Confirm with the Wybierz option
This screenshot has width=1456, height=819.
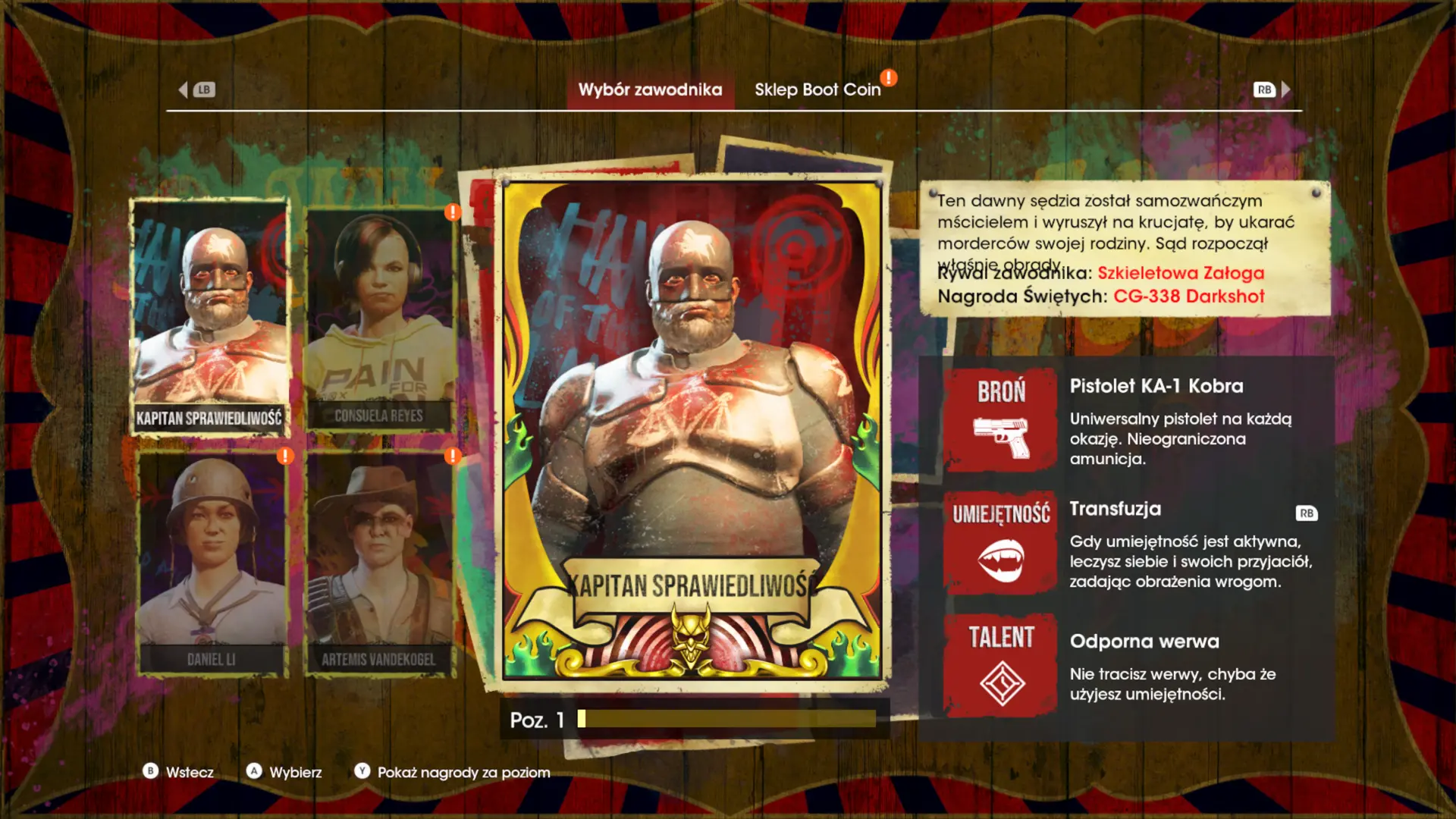[284, 772]
